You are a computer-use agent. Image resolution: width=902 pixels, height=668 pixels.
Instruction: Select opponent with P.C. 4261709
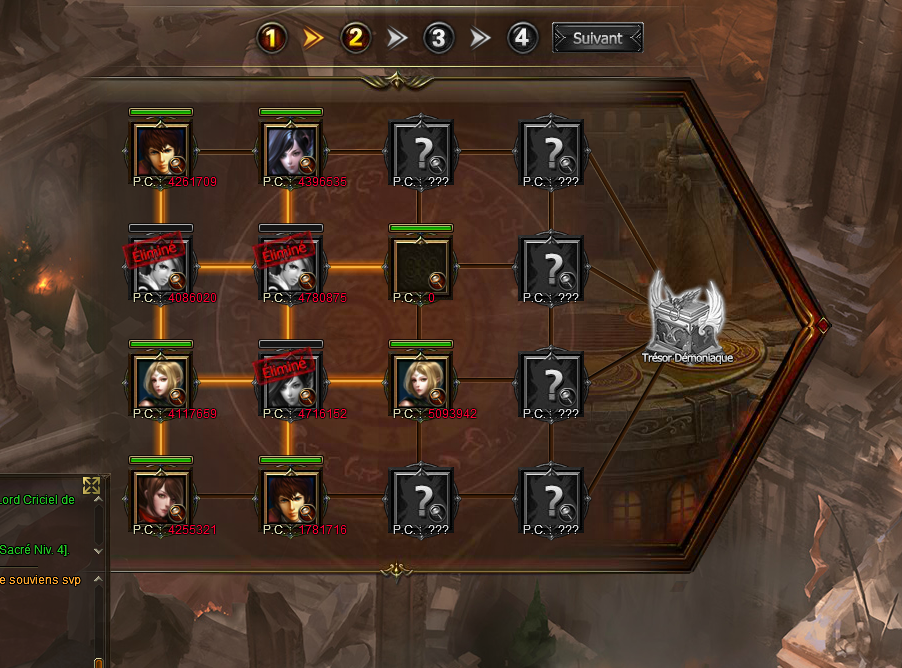(160, 149)
